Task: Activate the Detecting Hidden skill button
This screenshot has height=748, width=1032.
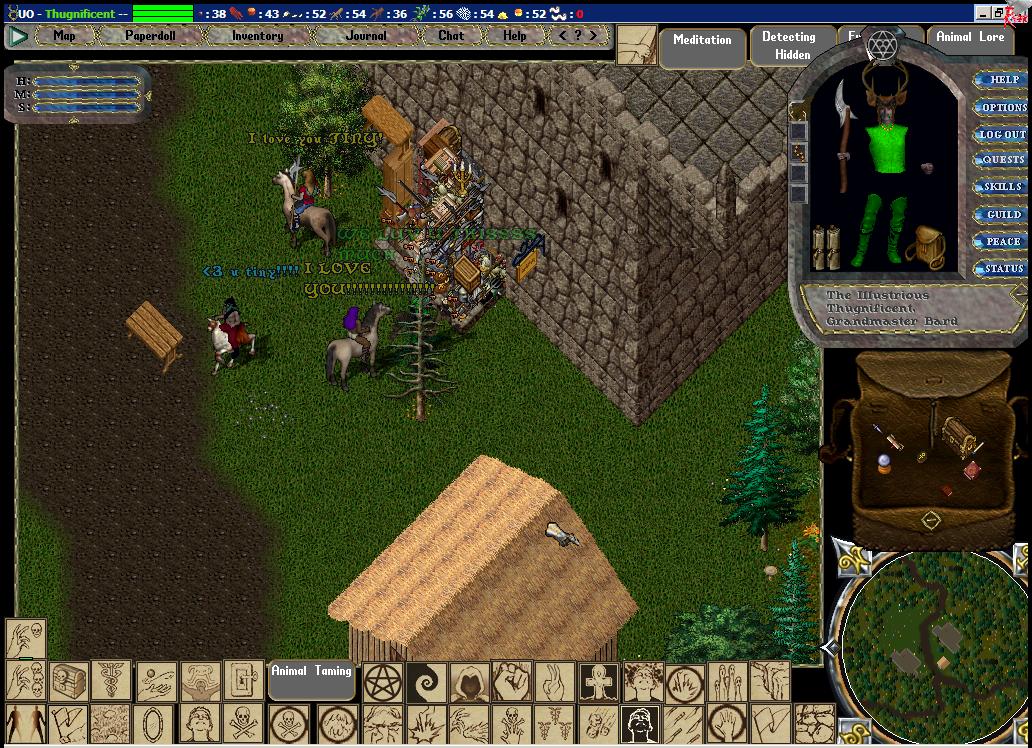Action: click(x=788, y=46)
